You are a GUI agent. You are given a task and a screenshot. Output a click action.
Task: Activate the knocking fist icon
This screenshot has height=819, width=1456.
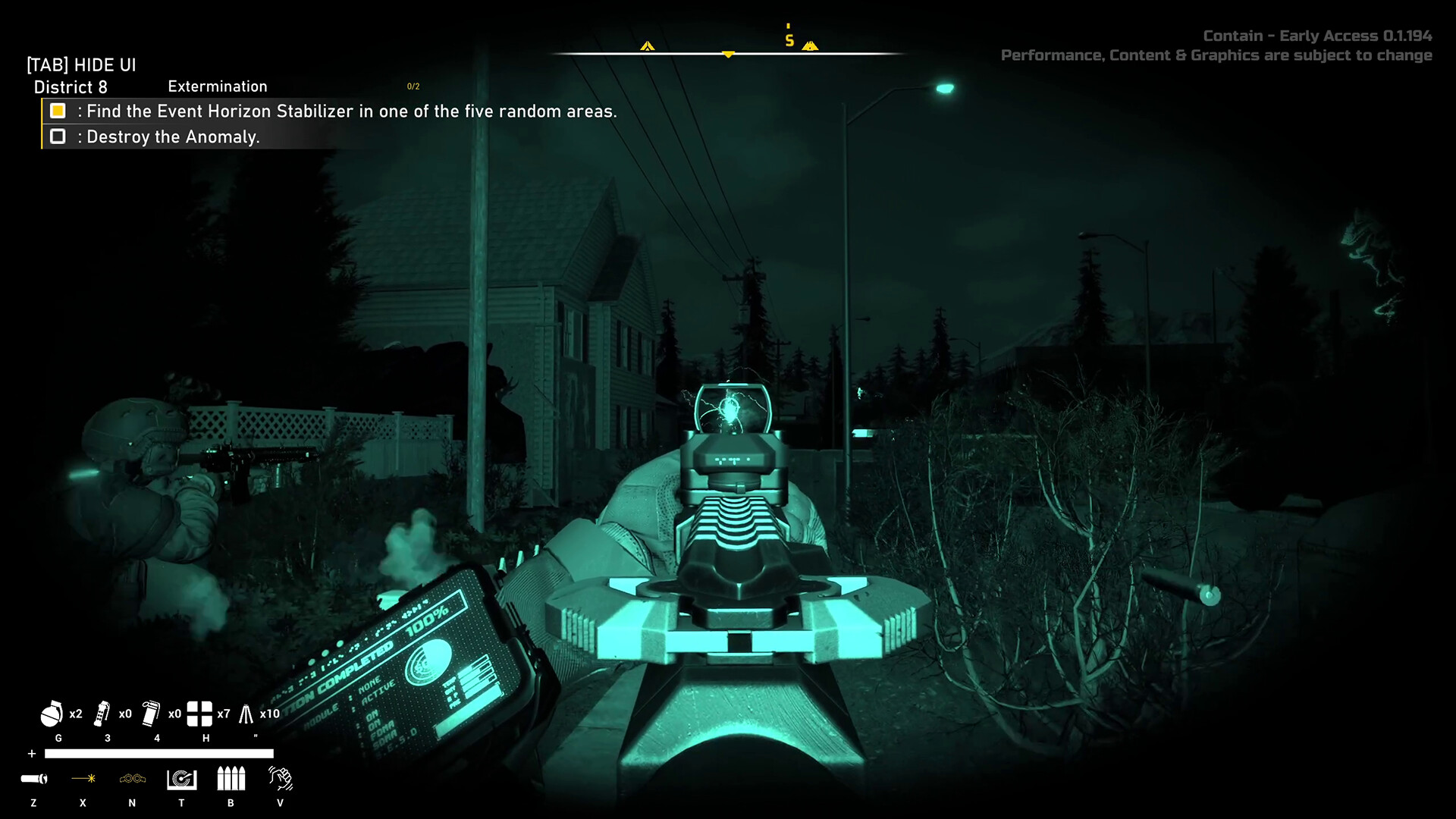click(x=280, y=779)
